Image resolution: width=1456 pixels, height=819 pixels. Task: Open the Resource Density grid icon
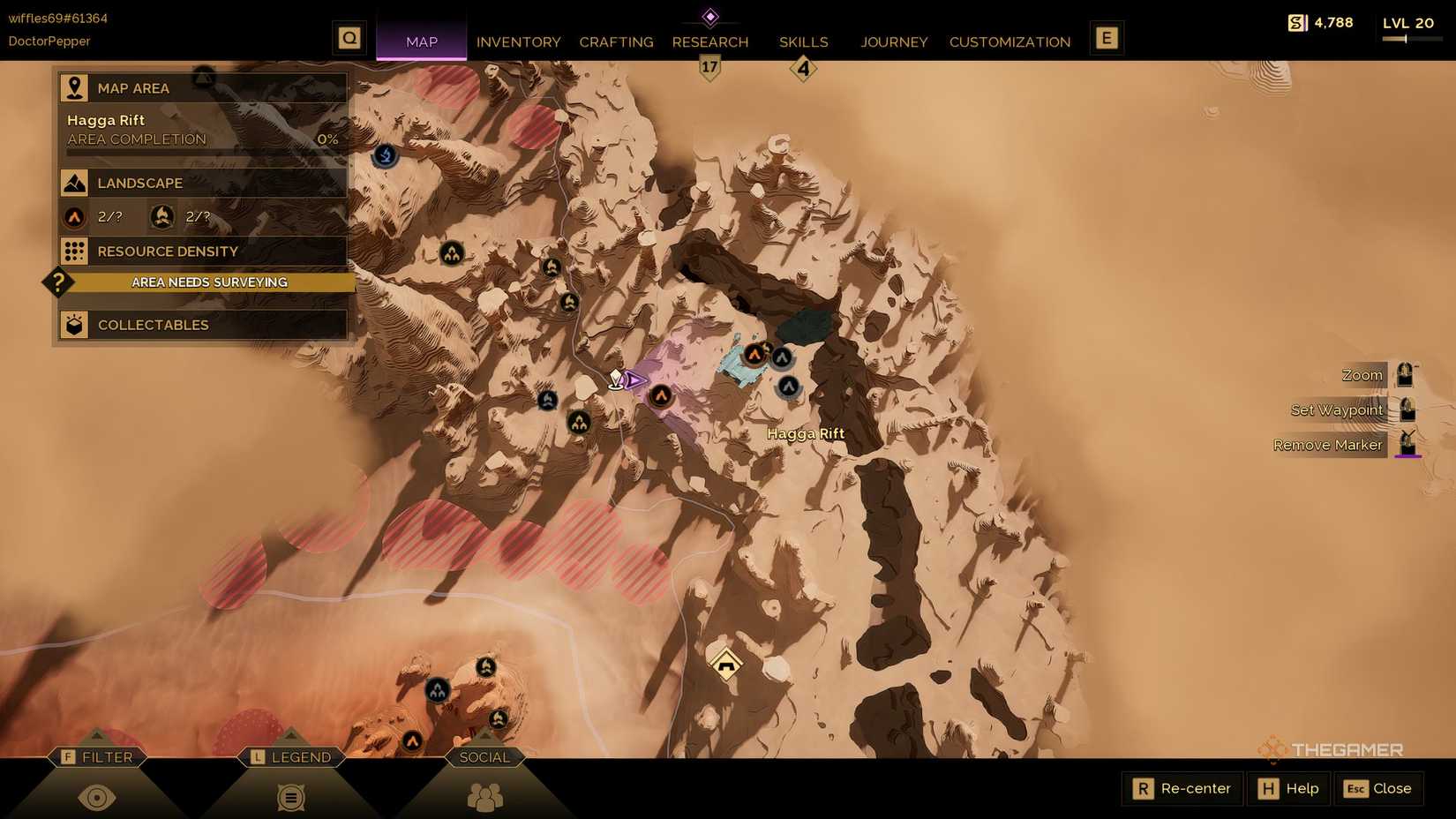click(75, 251)
